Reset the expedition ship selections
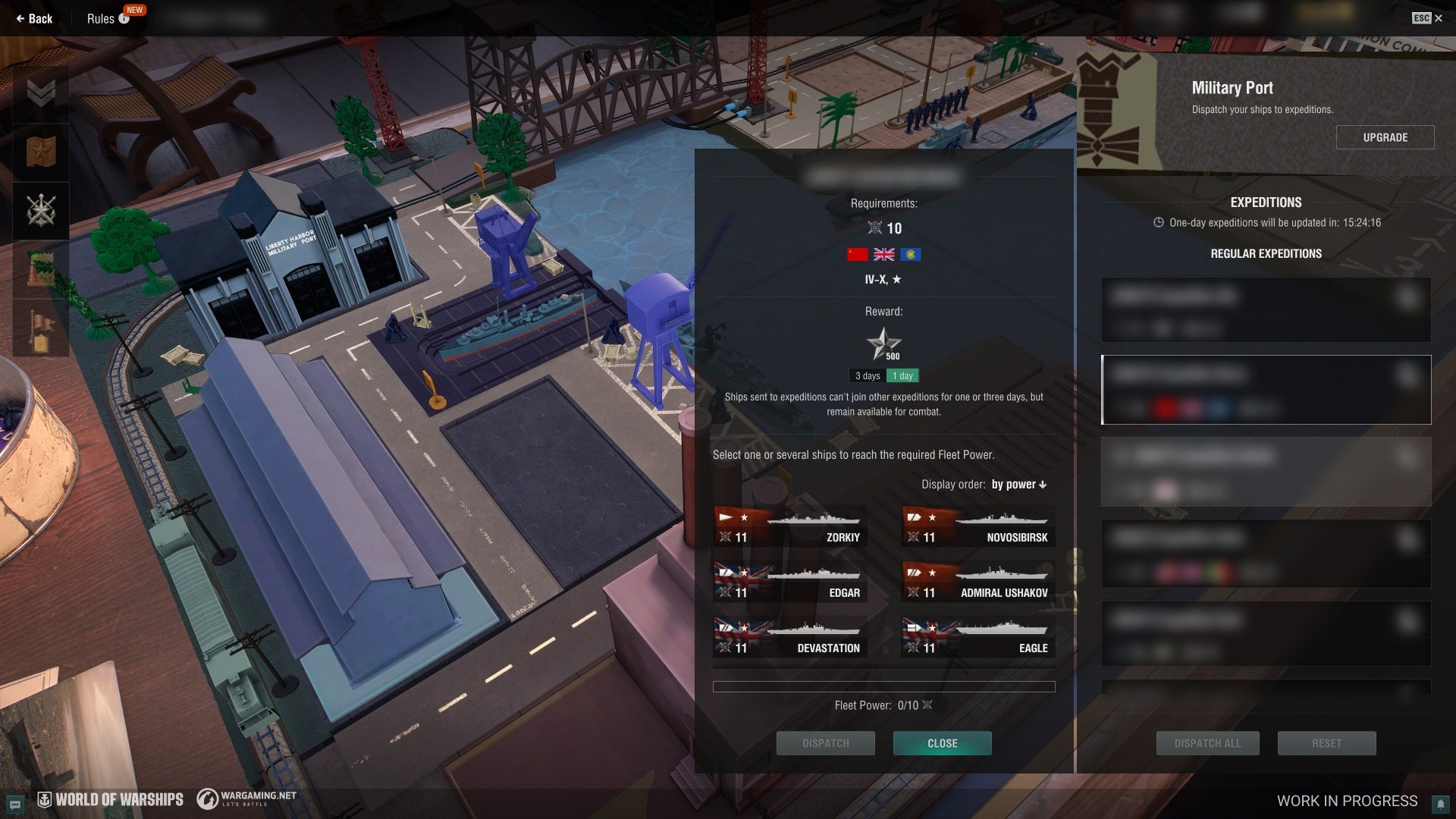The height and width of the screenshot is (819, 1456). click(1326, 743)
